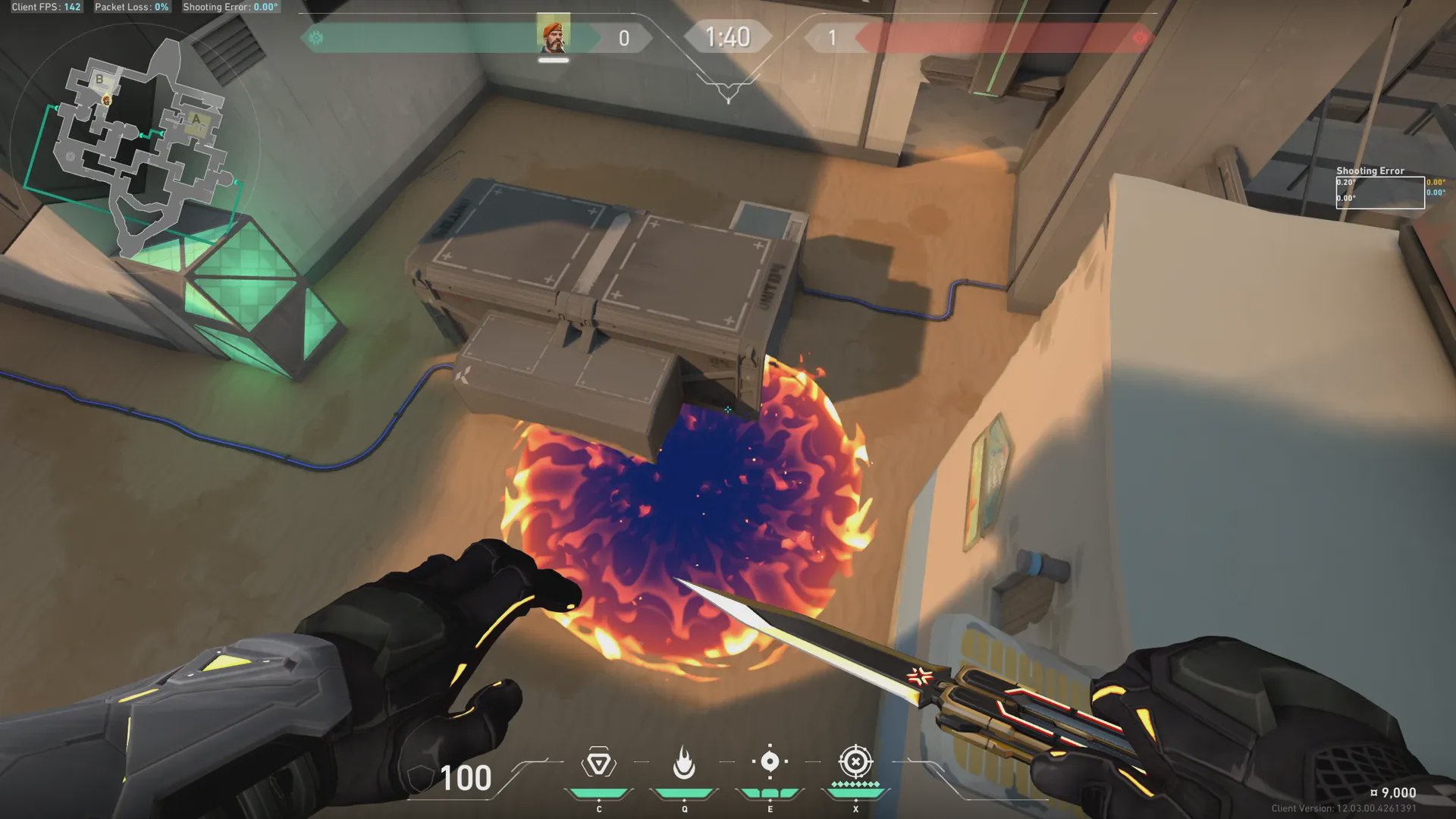Trigger the E signature ability icon
Image resolution: width=1456 pixels, height=819 pixels.
pyautogui.click(x=770, y=762)
